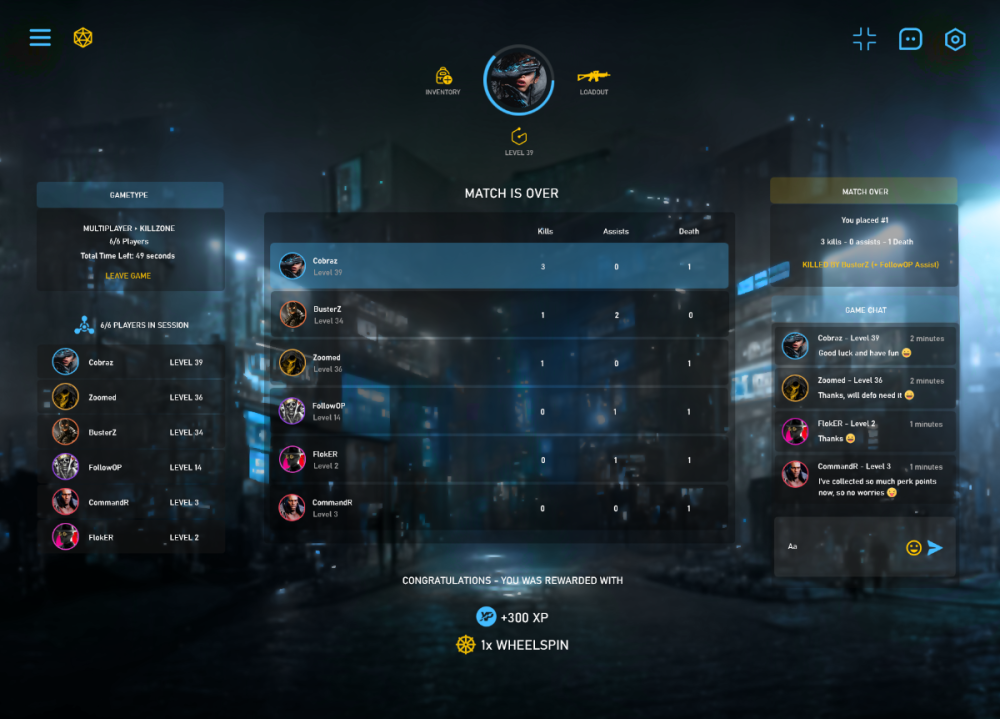Viewport: 1000px width, 719px height.
Task: Select Zoomed in the session player list
Action: point(130,397)
